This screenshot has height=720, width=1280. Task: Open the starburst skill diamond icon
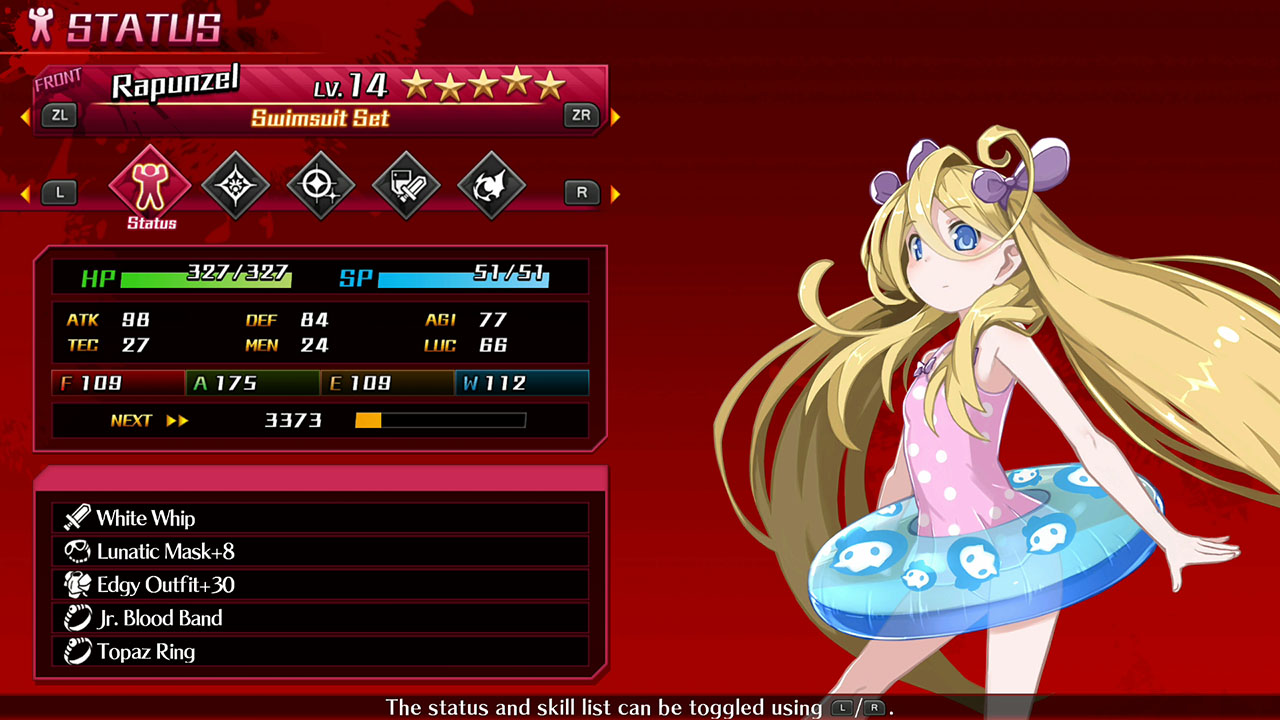point(234,184)
